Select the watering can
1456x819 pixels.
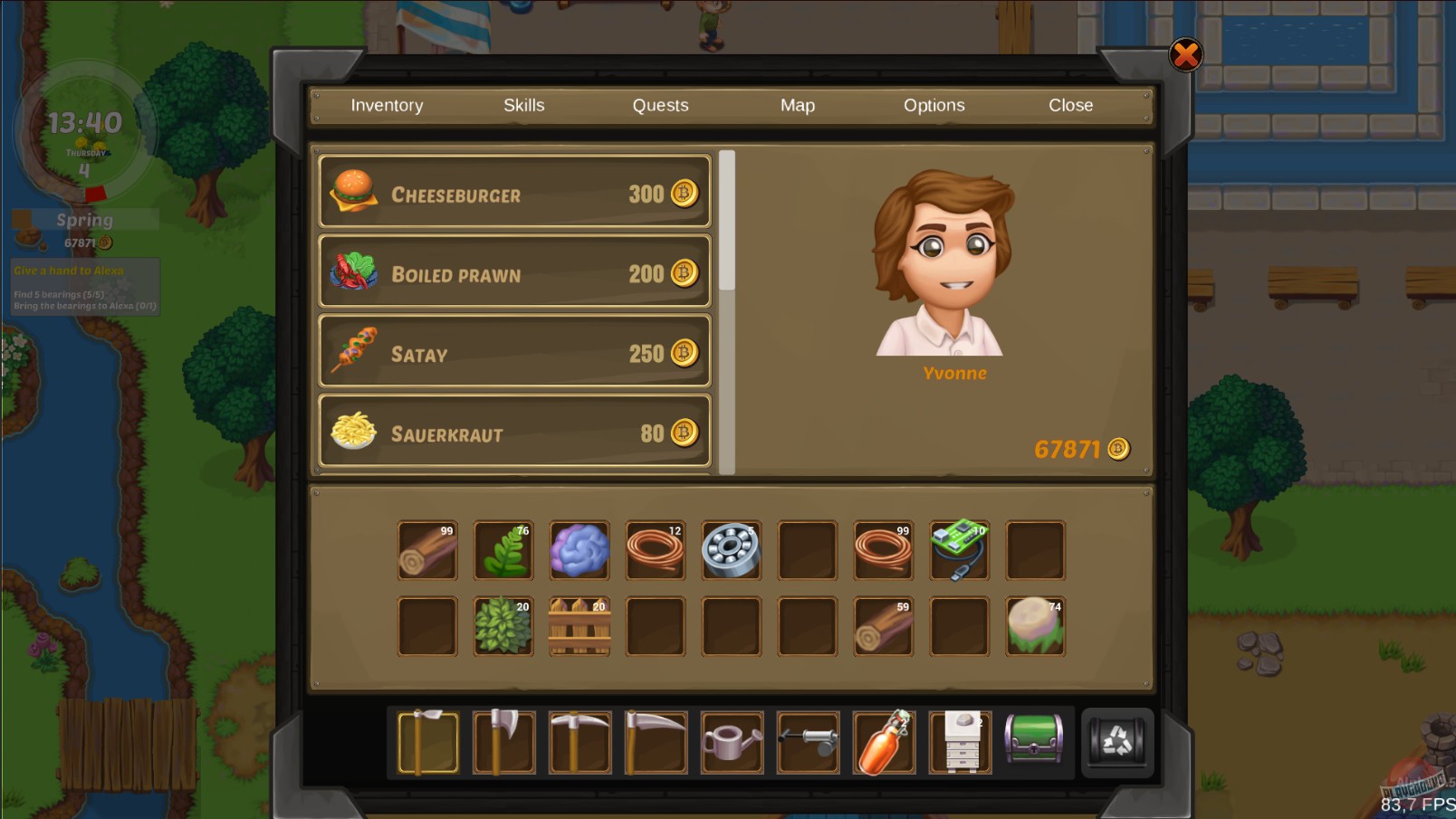733,742
